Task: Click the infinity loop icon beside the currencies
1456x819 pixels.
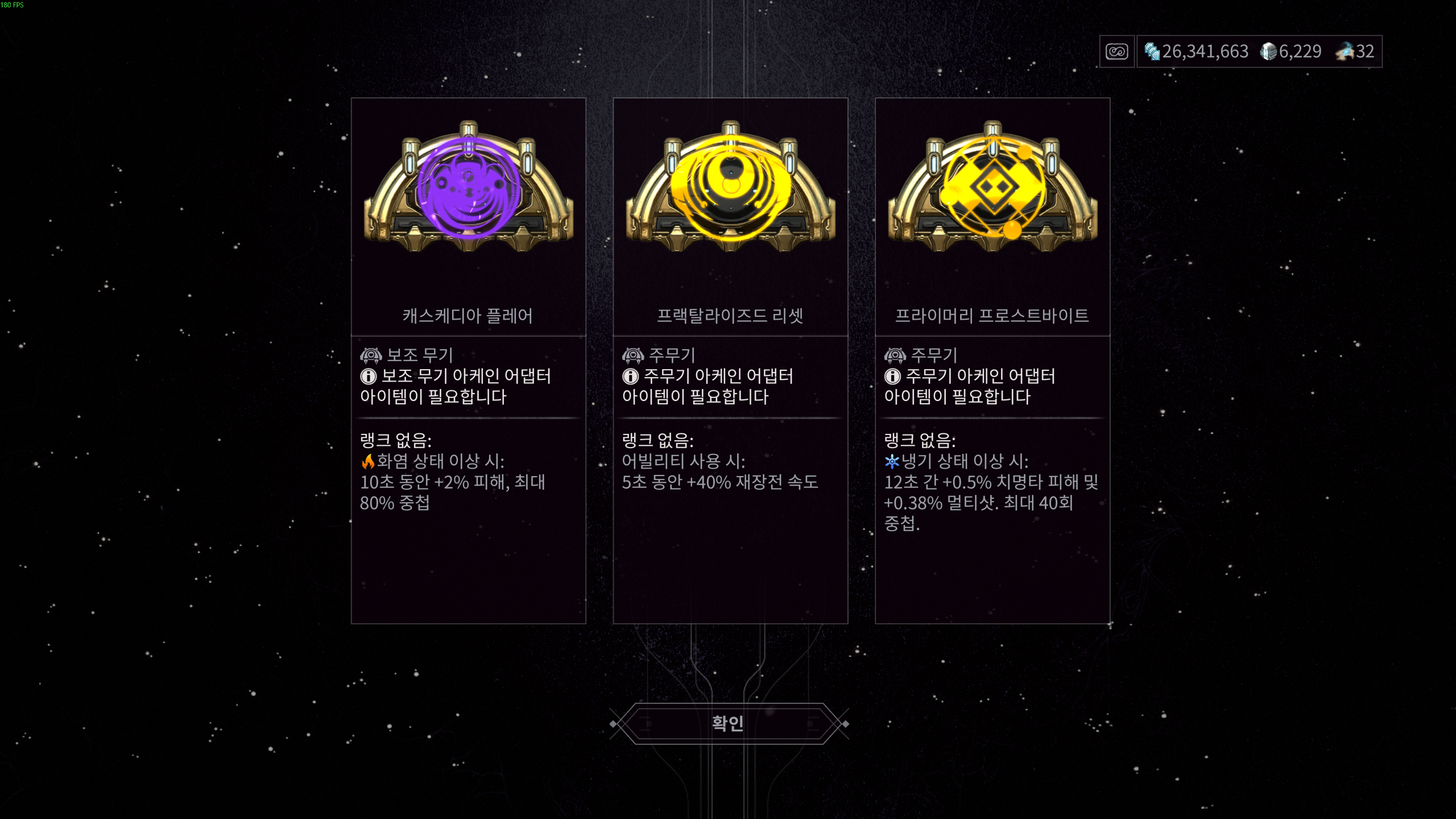Action: [x=1116, y=52]
